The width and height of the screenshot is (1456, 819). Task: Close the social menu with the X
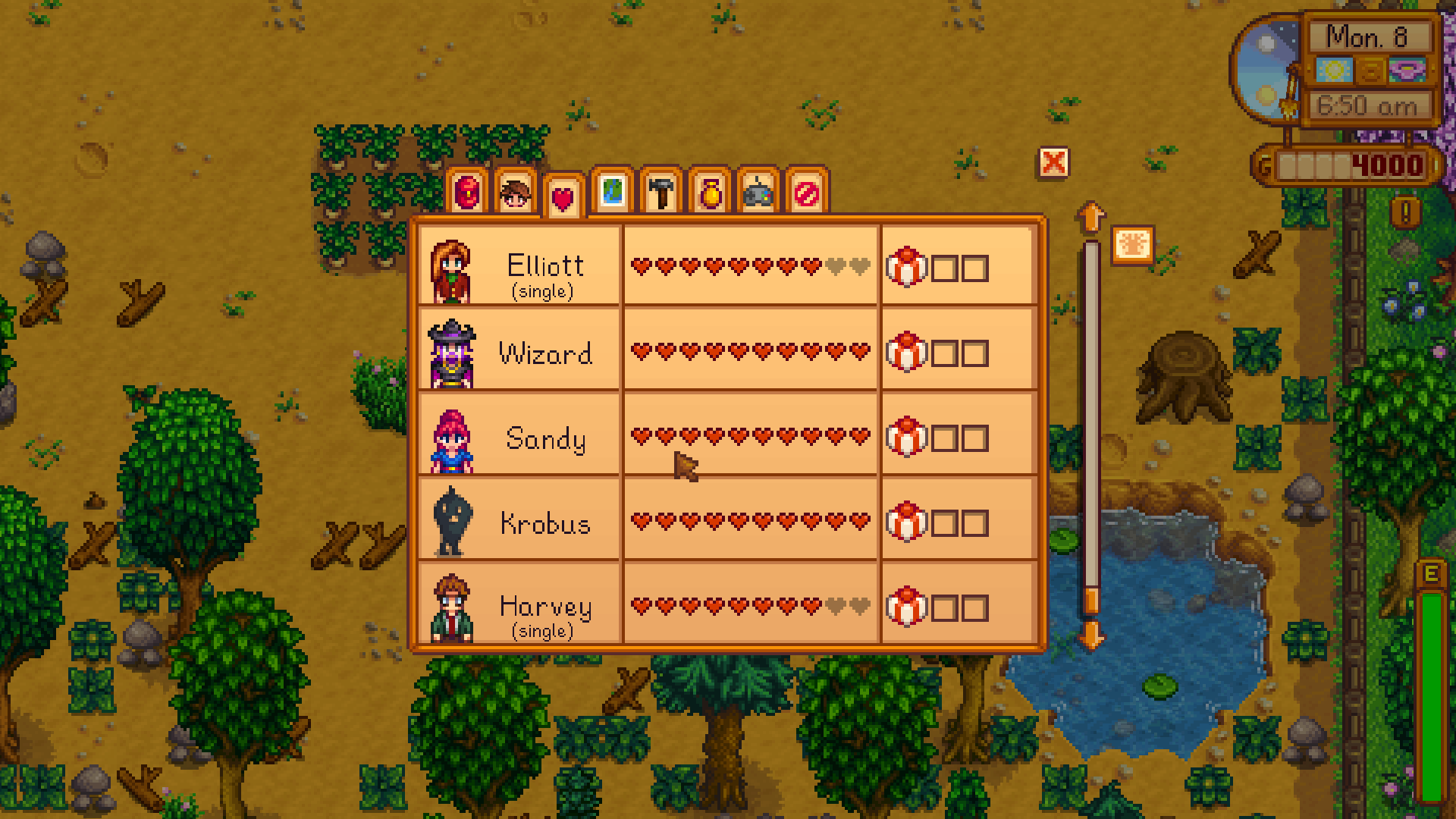[x=1053, y=162]
